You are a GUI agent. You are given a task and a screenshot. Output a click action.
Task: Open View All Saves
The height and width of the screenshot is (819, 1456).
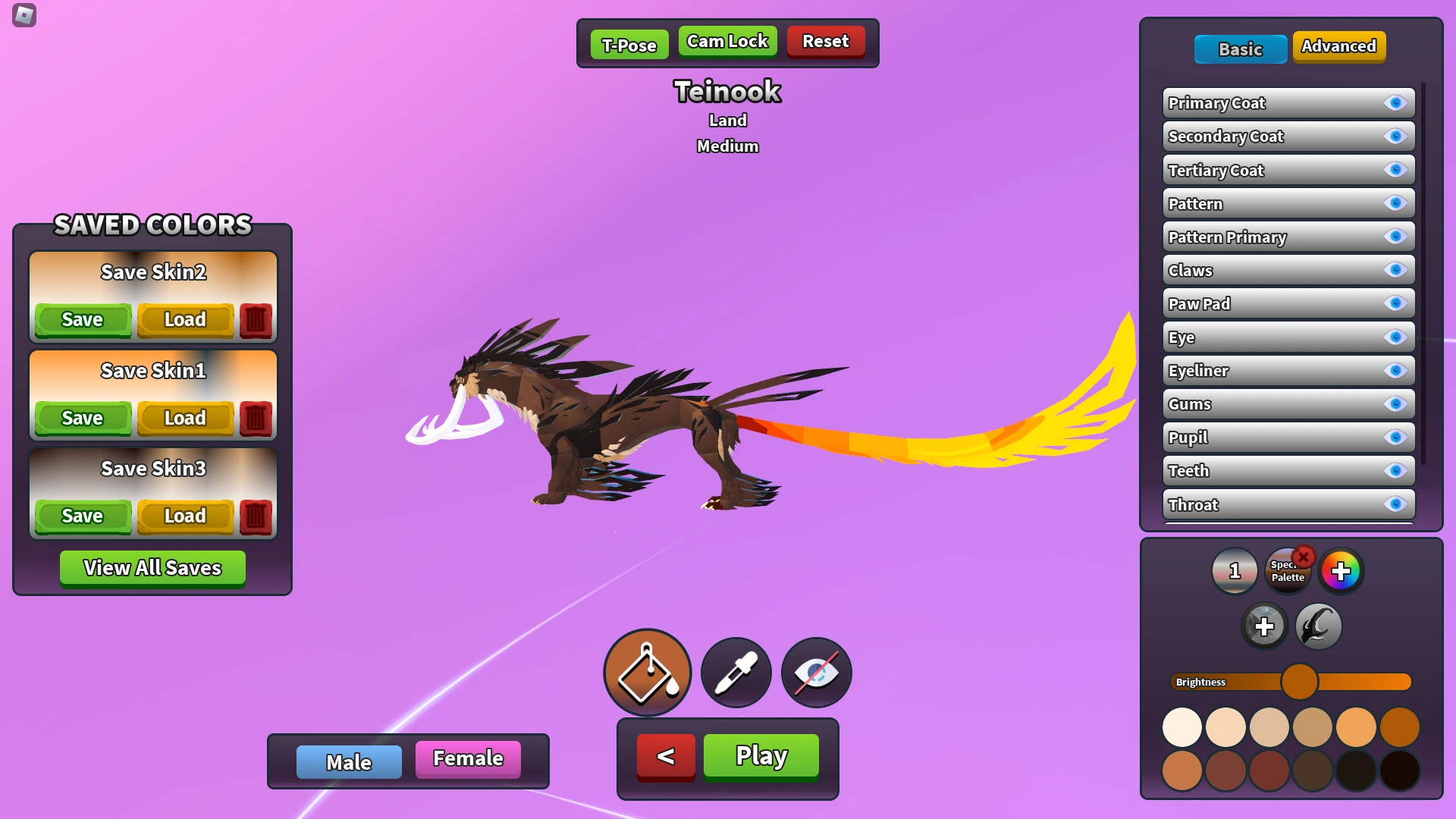152,567
